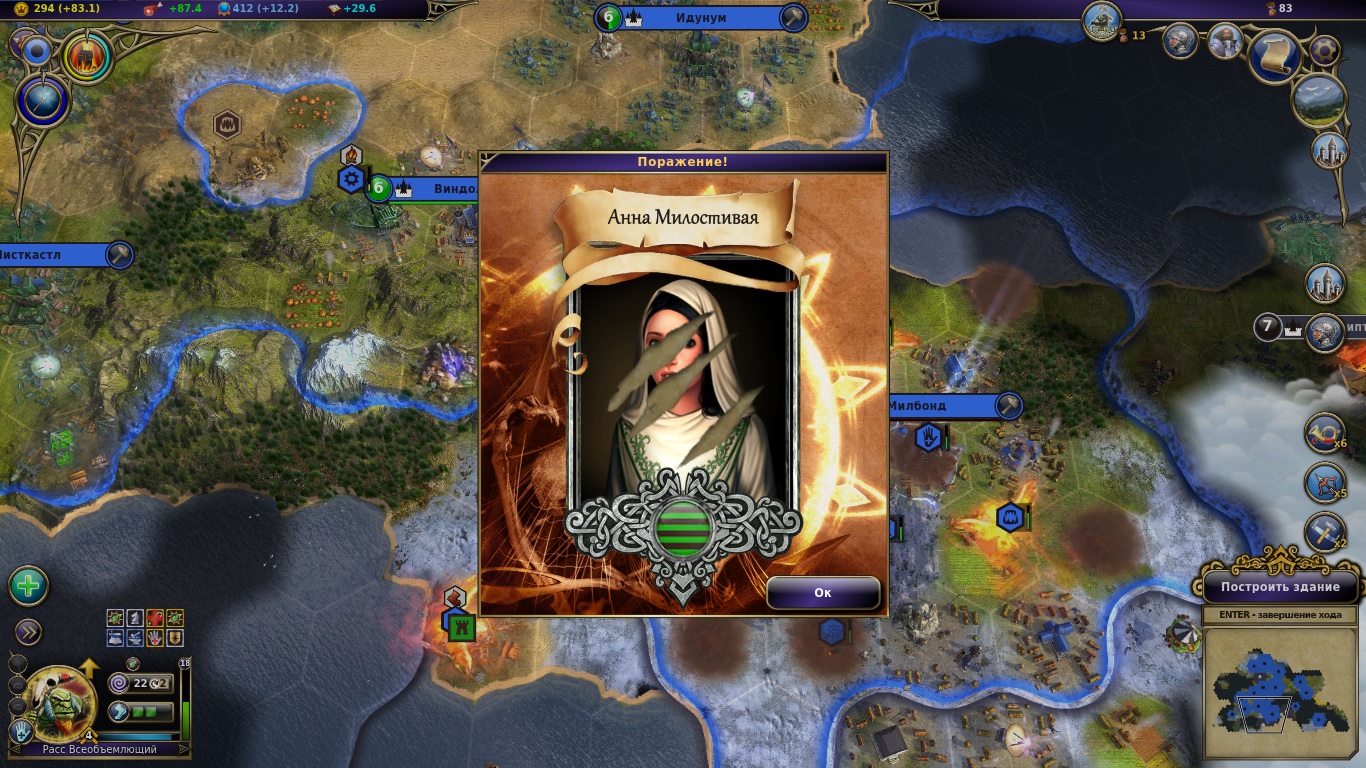Select the orc unit portrait

tap(59, 703)
